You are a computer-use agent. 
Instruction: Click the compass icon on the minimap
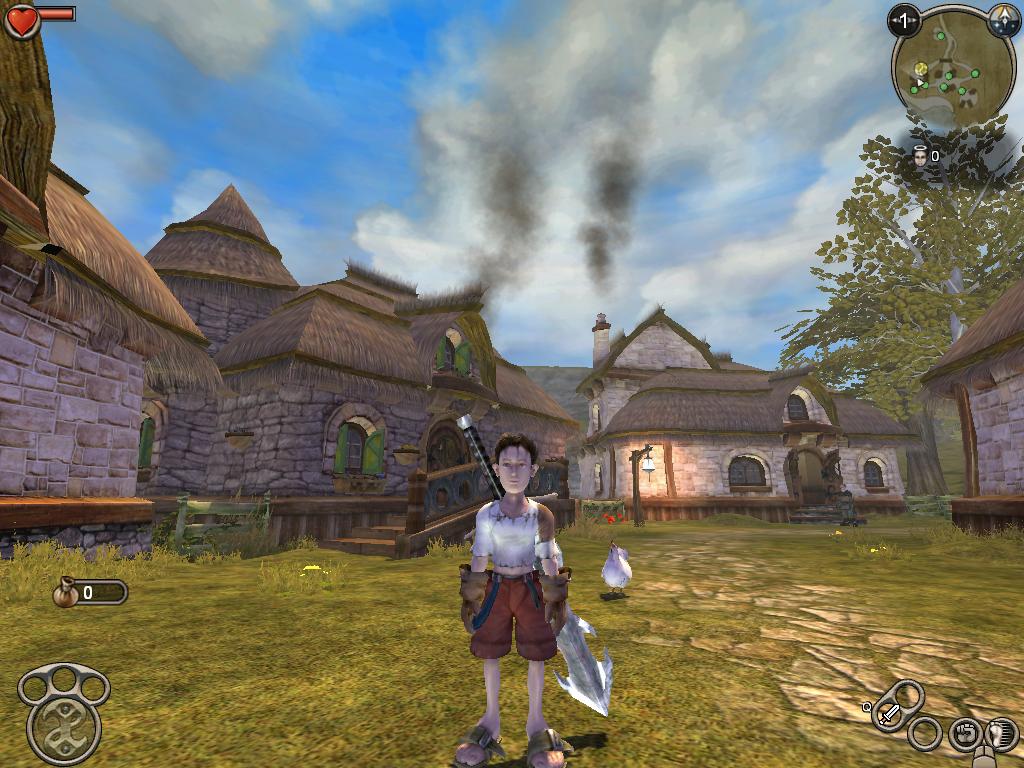pyautogui.click(x=1002, y=22)
